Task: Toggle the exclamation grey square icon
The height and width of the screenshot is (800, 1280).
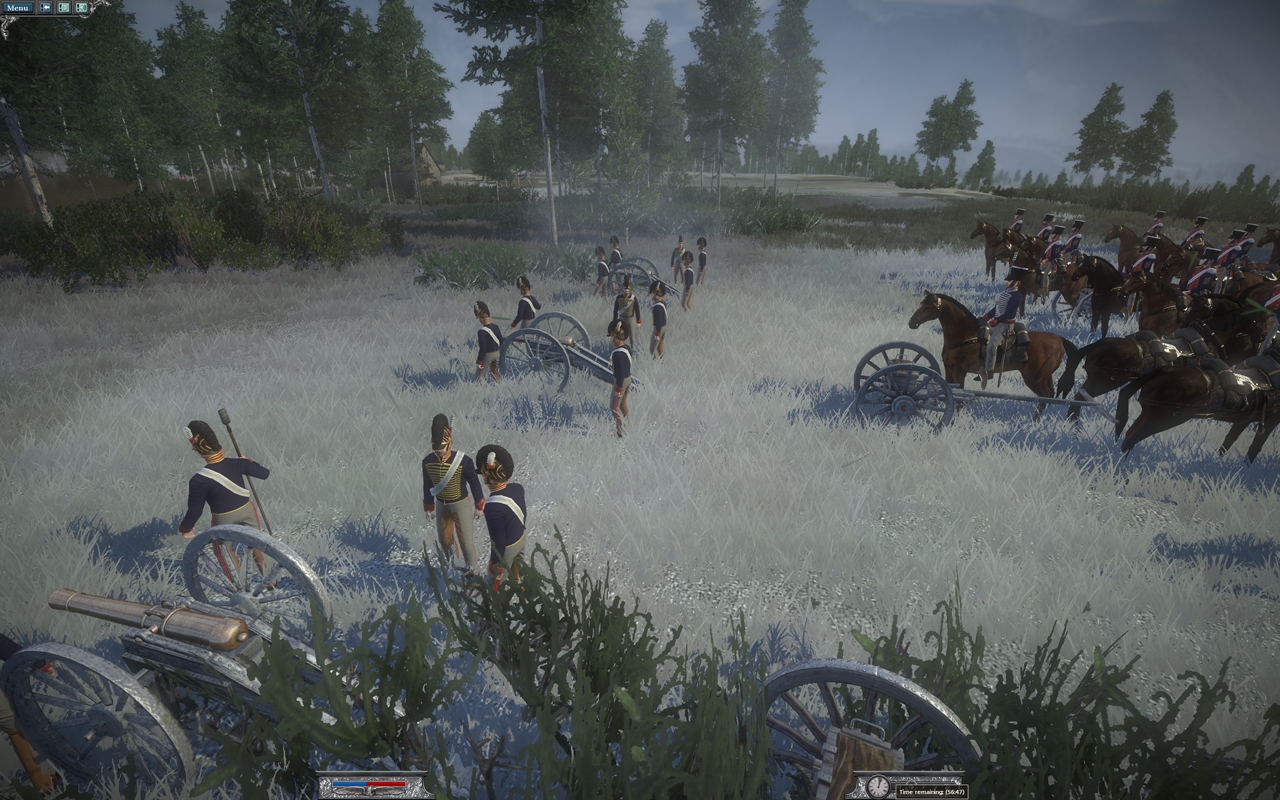Action: point(64,7)
